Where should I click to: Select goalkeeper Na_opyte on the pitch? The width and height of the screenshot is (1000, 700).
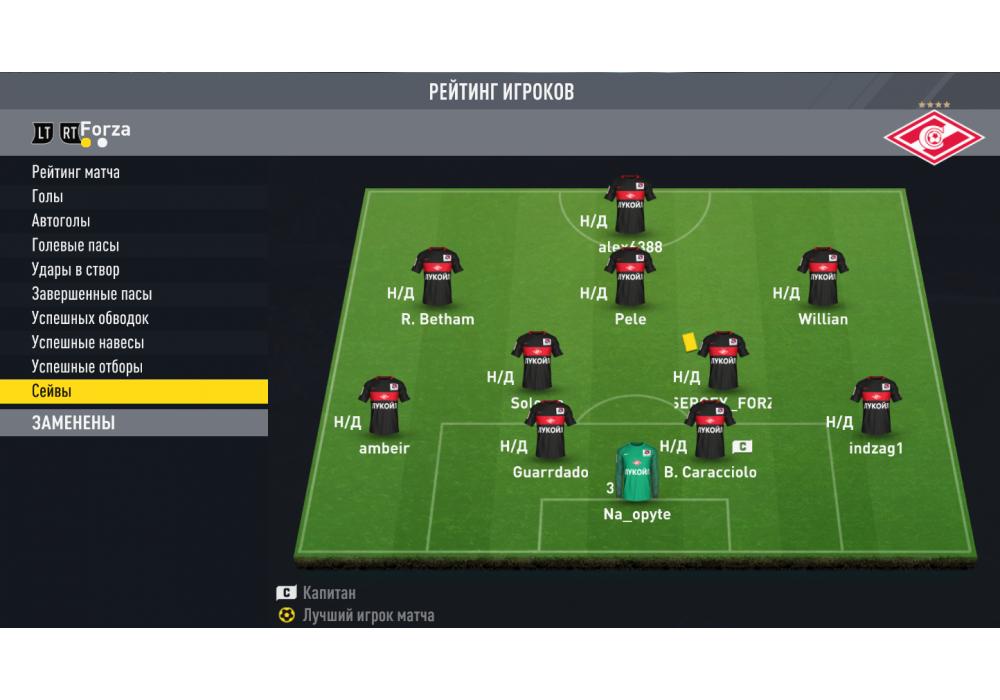pyautogui.click(x=637, y=472)
